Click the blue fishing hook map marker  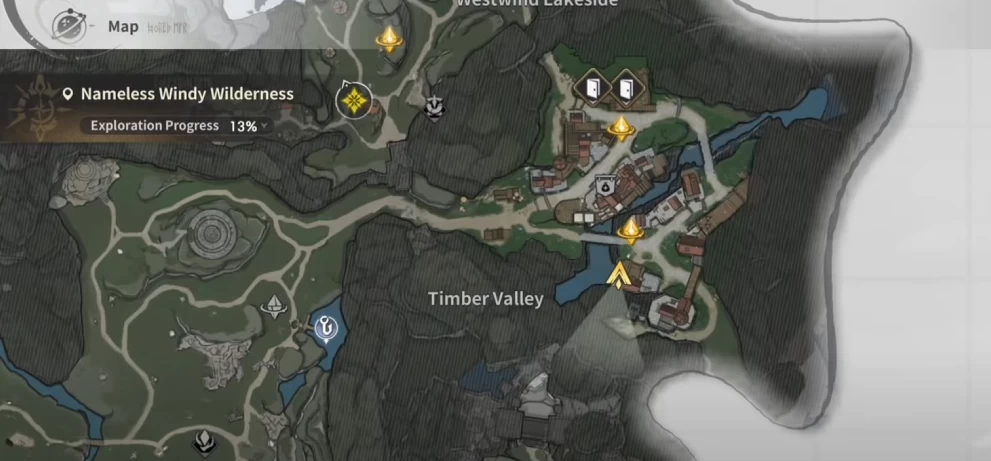[x=326, y=326]
